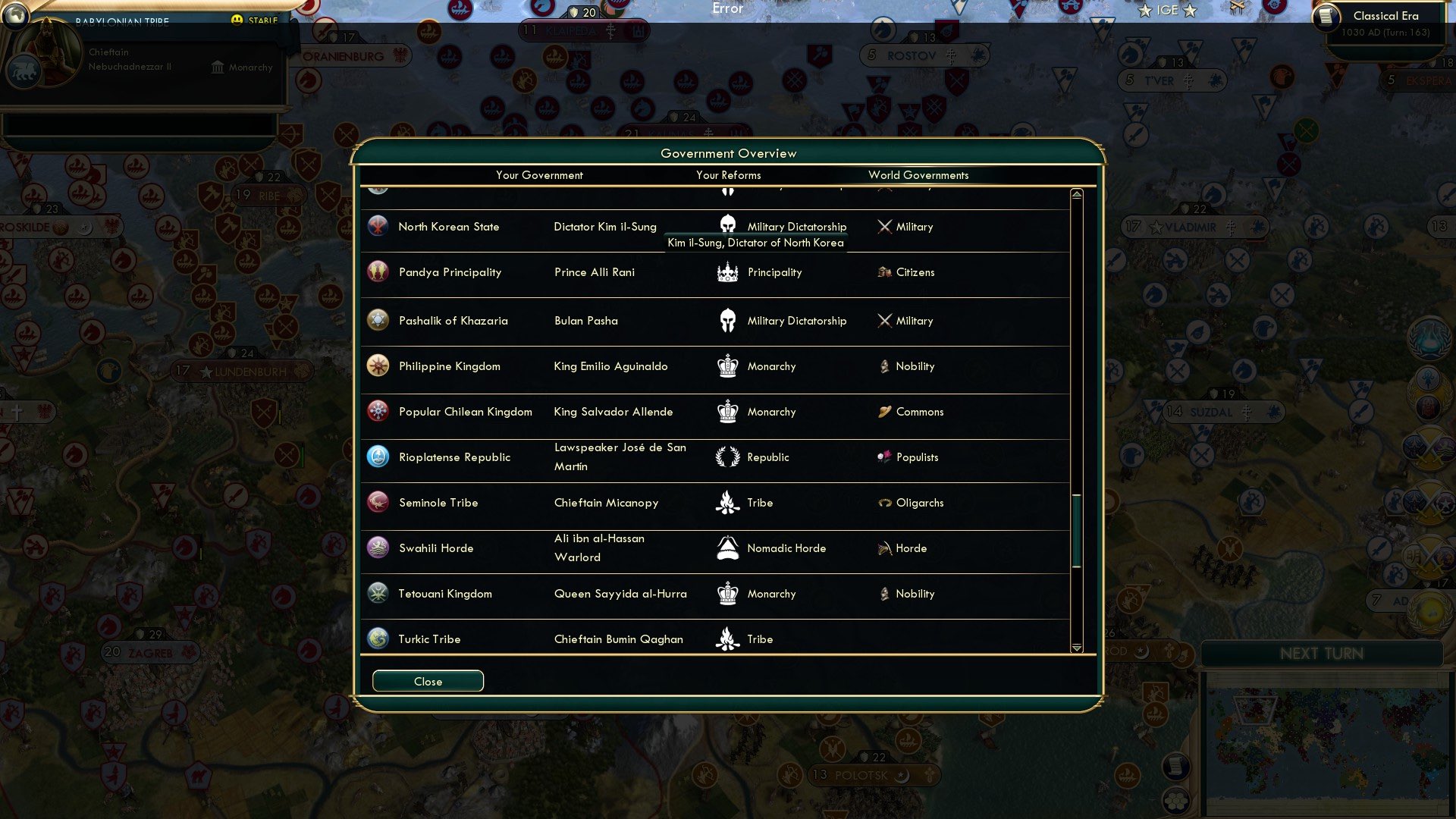Viewport: 1456px width, 819px height.
Task: Select the North Korean State civilization icon
Action: coord(378,226)
